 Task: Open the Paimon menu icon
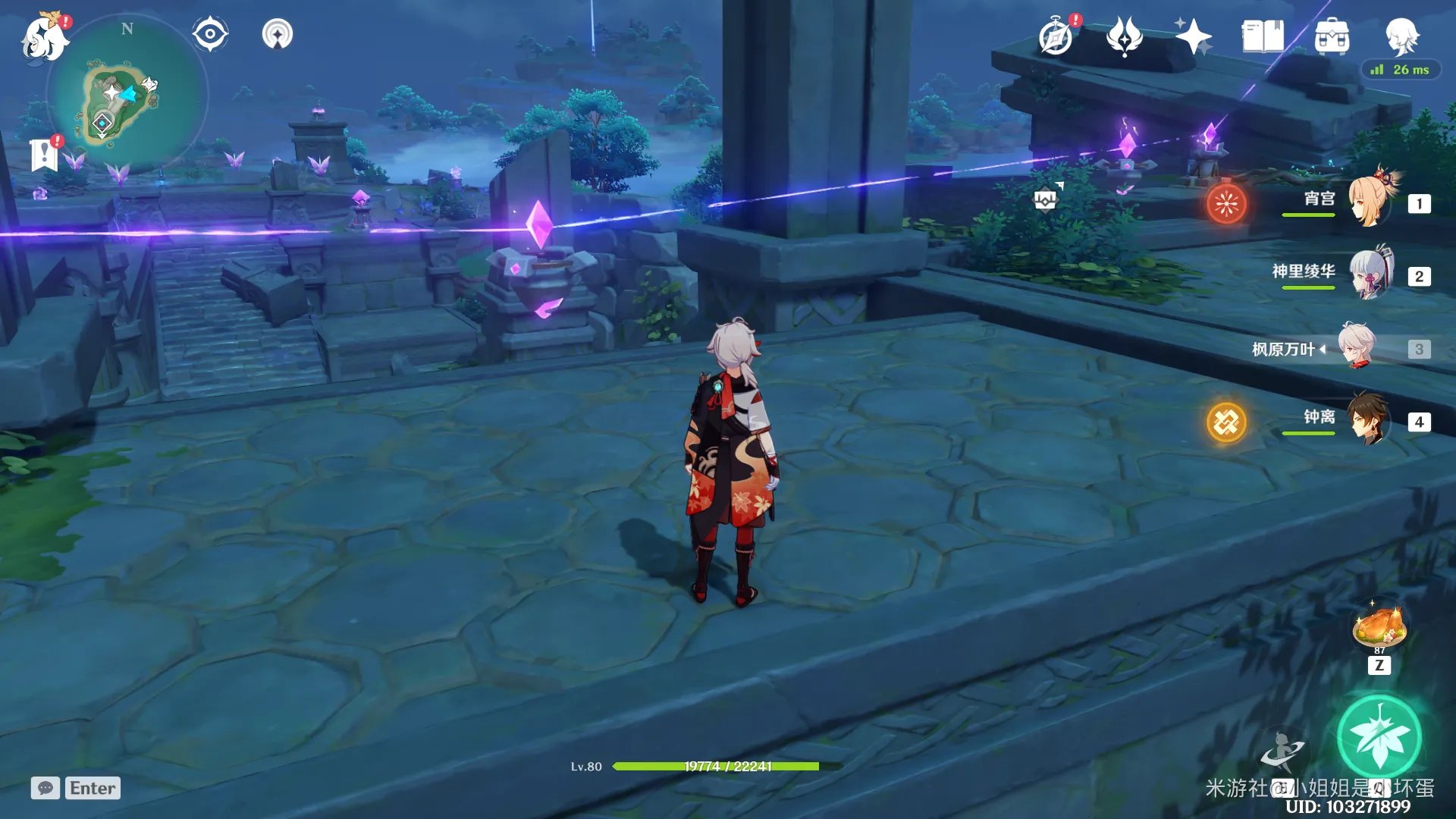click(x=44, y=36)
